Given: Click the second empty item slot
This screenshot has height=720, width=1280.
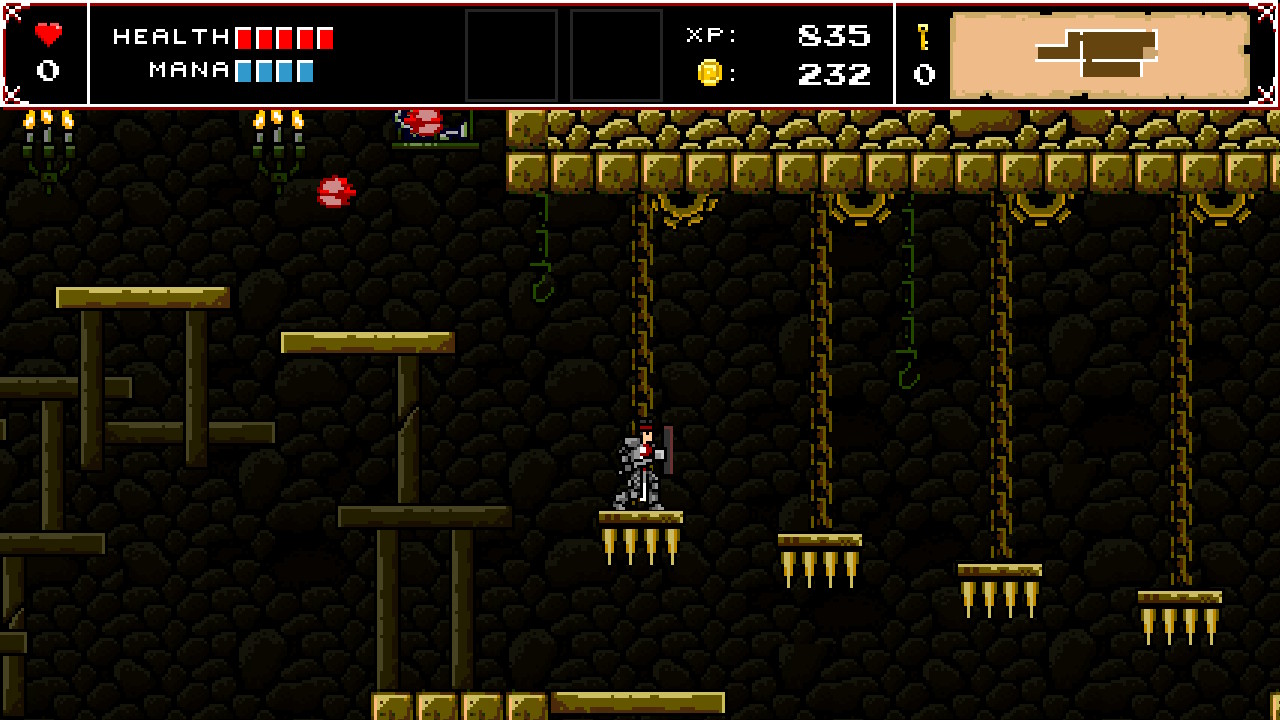Looking at the screenshot, I should [615, 55].
